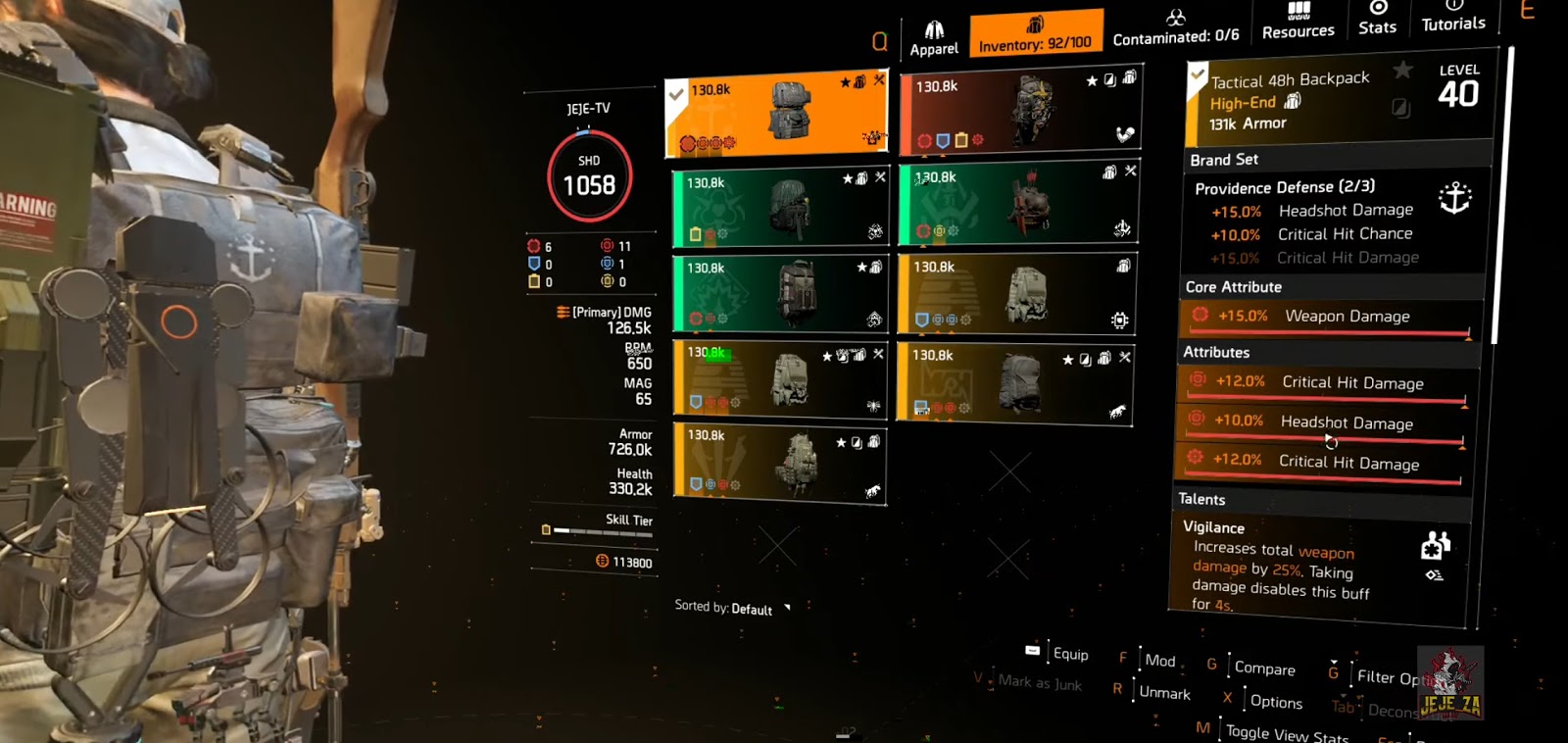Viewport: 1568px width, 743px height.
Task: Click the Weapon Damage core attribute icon
Action: coord(1200,316)
